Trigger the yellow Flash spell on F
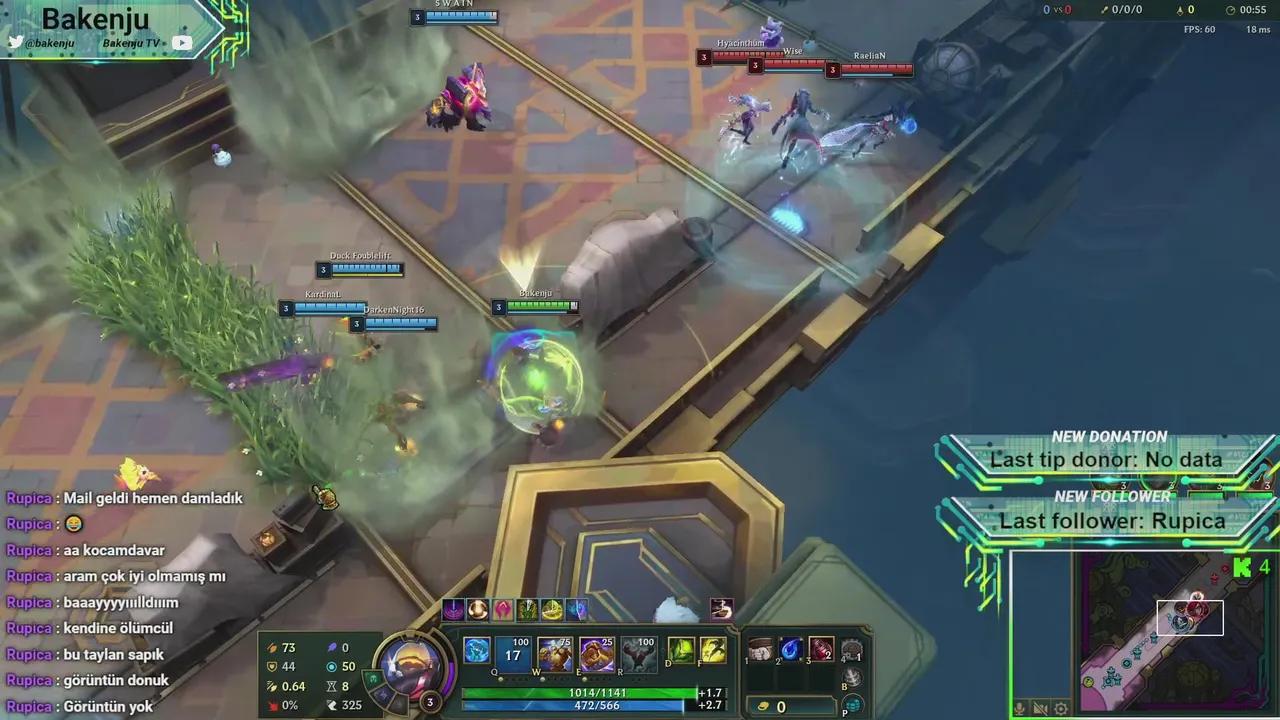Screen dimensions: 1280x720 [x=713, y=650]
